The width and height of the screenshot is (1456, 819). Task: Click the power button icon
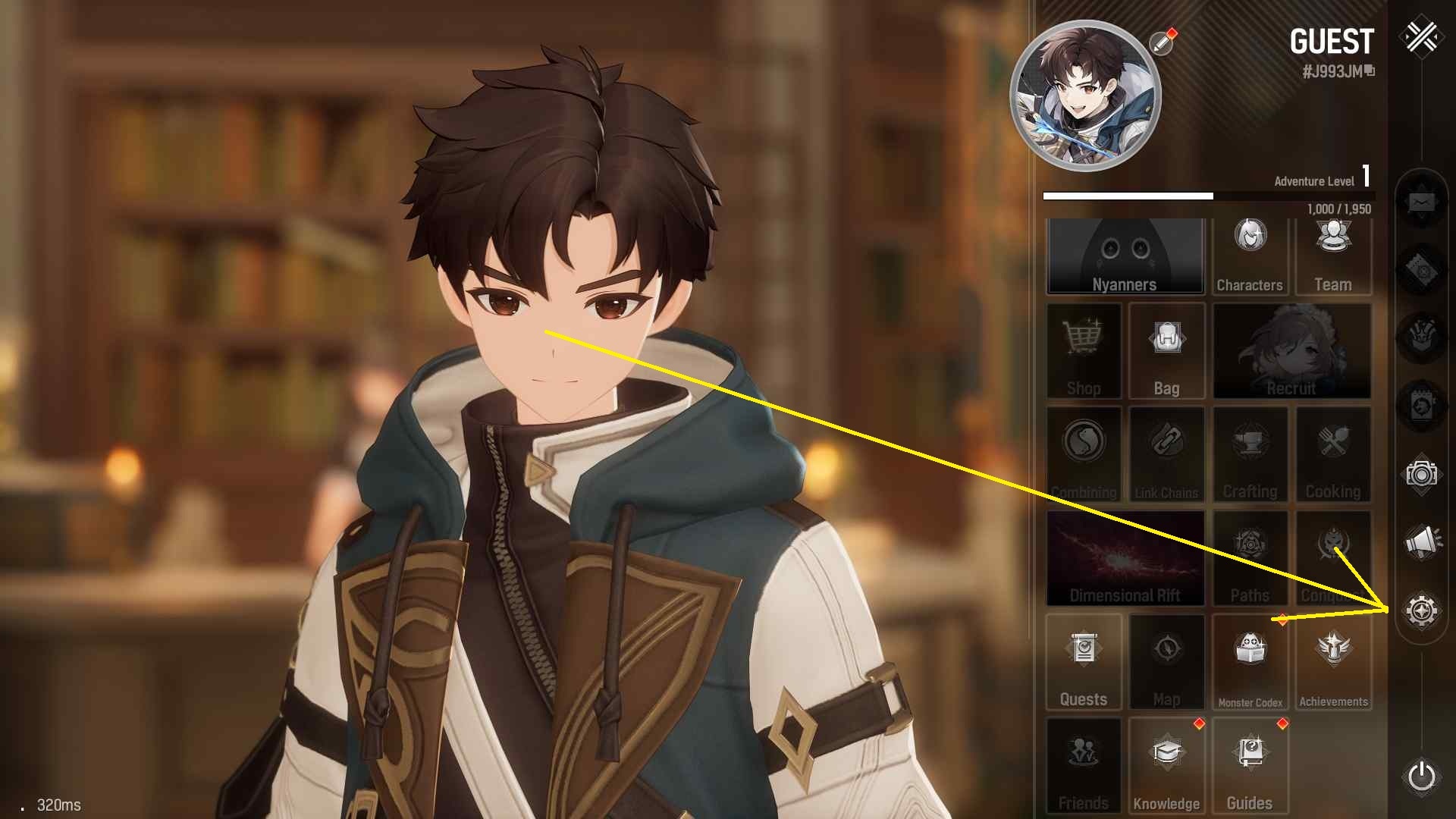coord(1421,777)
